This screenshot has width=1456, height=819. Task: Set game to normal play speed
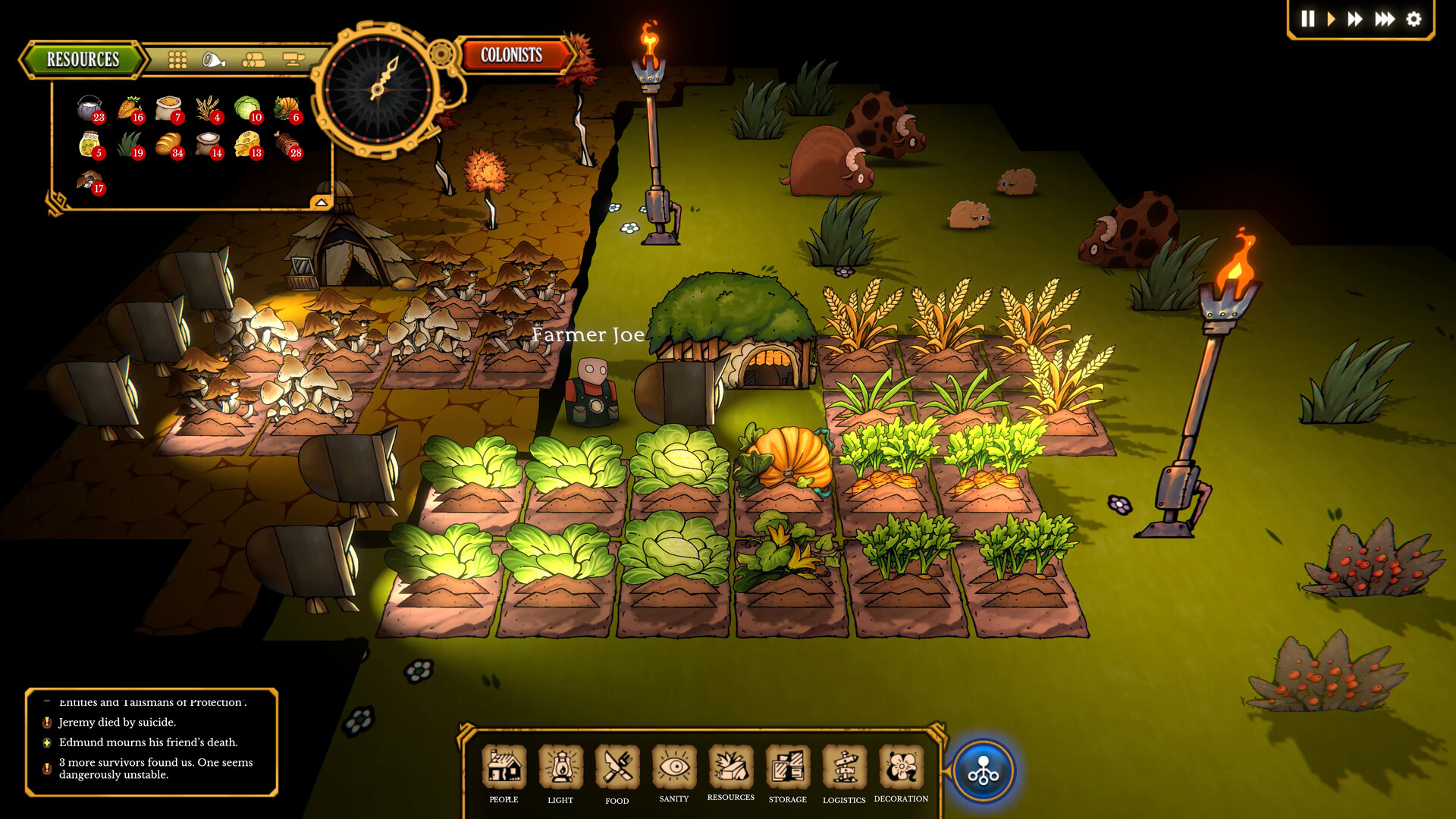tap(1331, 19)
